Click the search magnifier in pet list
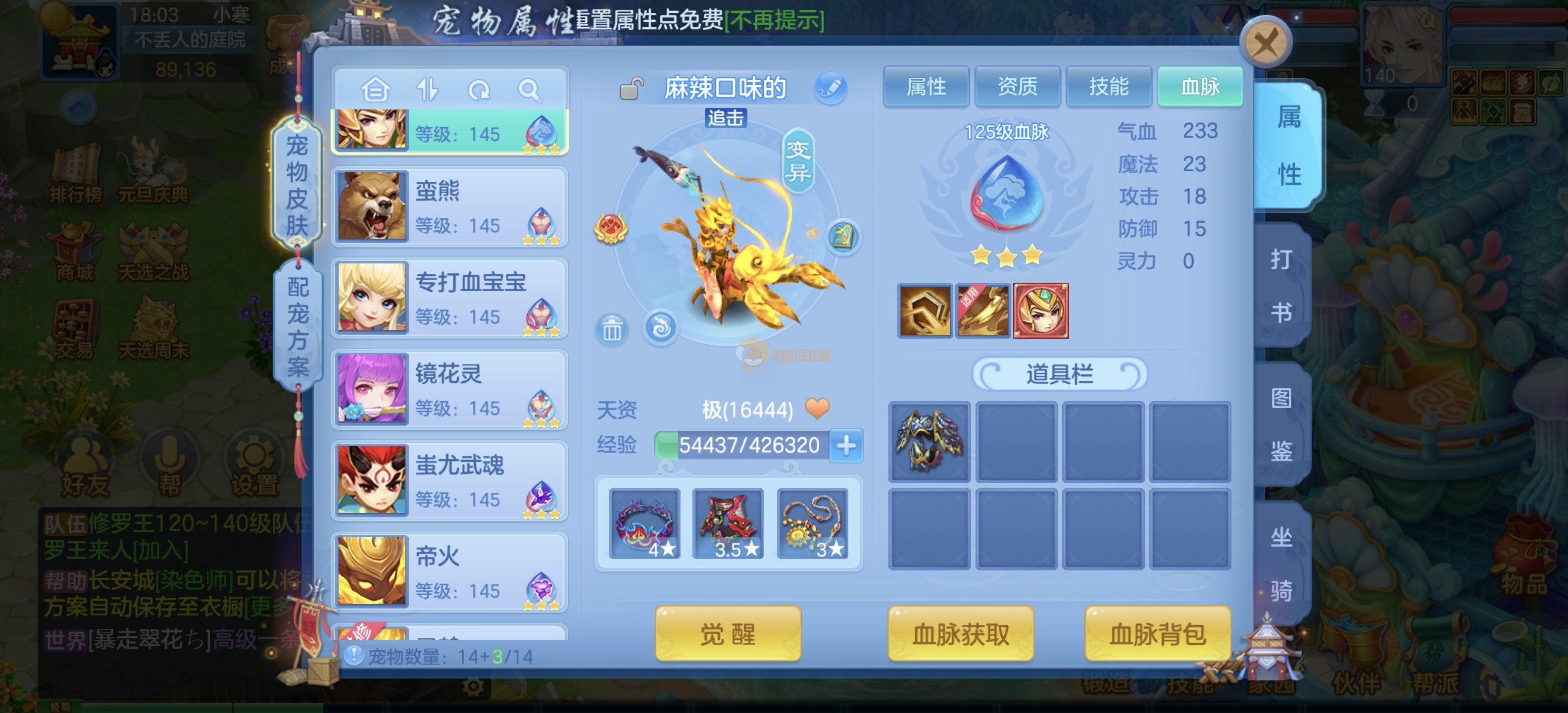1568x713 pixels. coord(529,90)
